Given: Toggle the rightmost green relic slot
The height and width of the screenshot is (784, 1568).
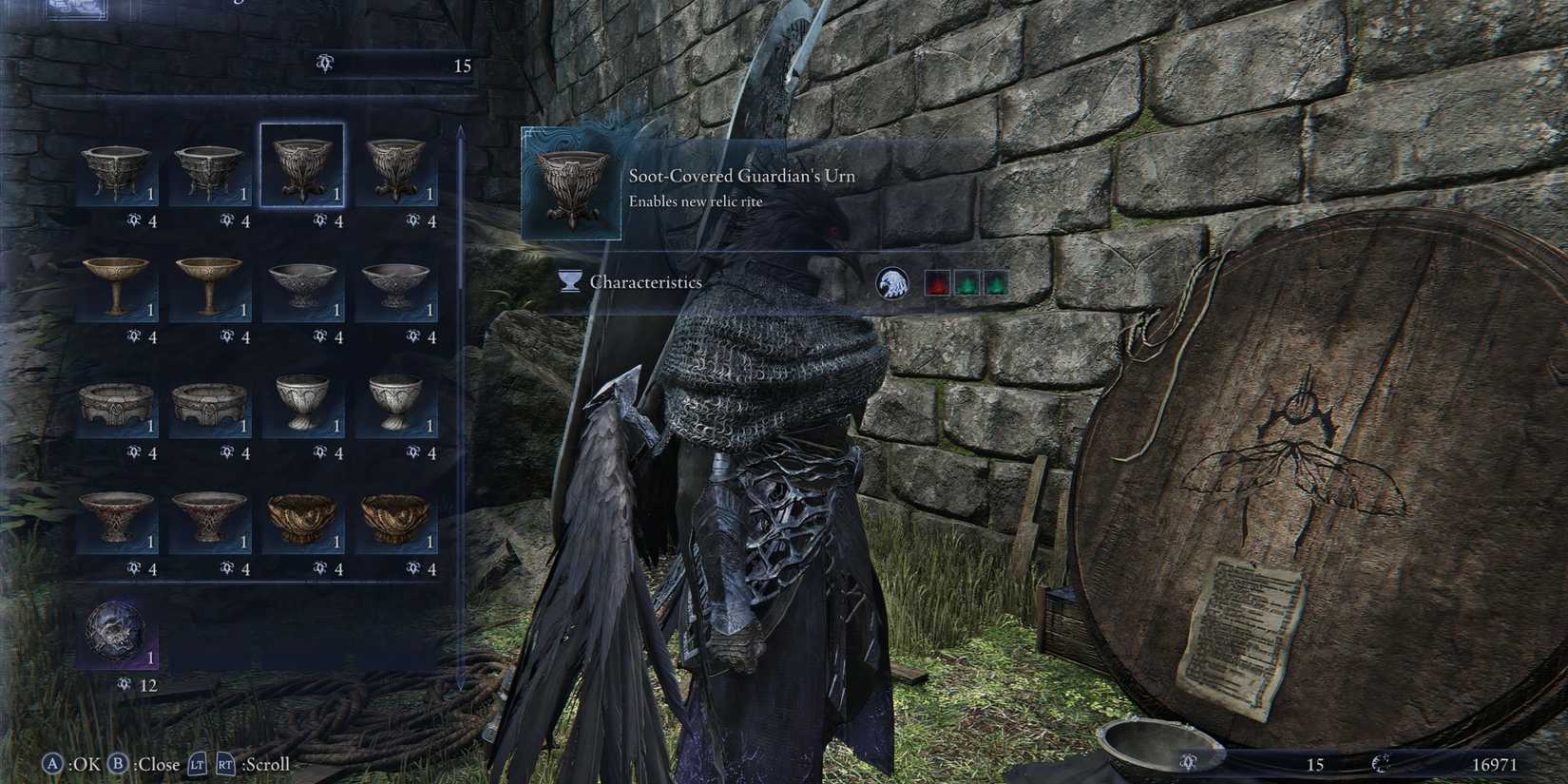Looking at the screenshot, I should point(996,282).
